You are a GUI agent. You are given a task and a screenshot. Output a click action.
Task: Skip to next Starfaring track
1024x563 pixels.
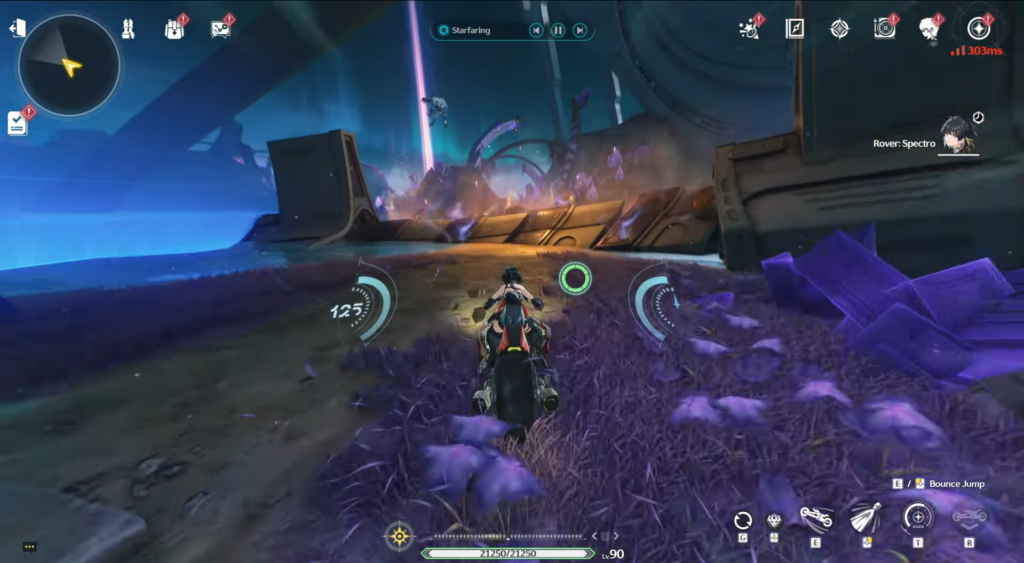(580, 30)
